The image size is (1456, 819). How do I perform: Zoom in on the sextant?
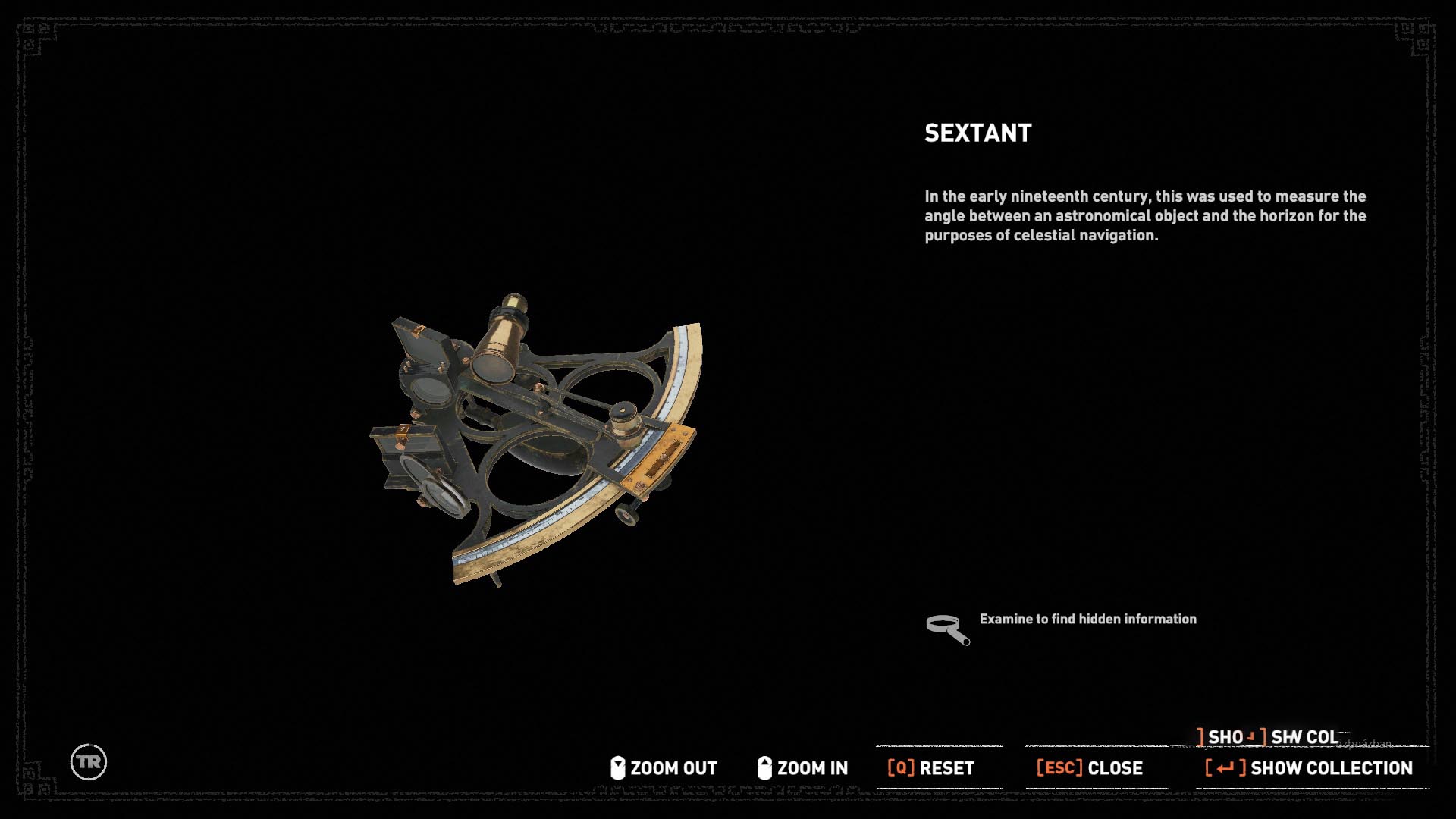tap(803, 768)
